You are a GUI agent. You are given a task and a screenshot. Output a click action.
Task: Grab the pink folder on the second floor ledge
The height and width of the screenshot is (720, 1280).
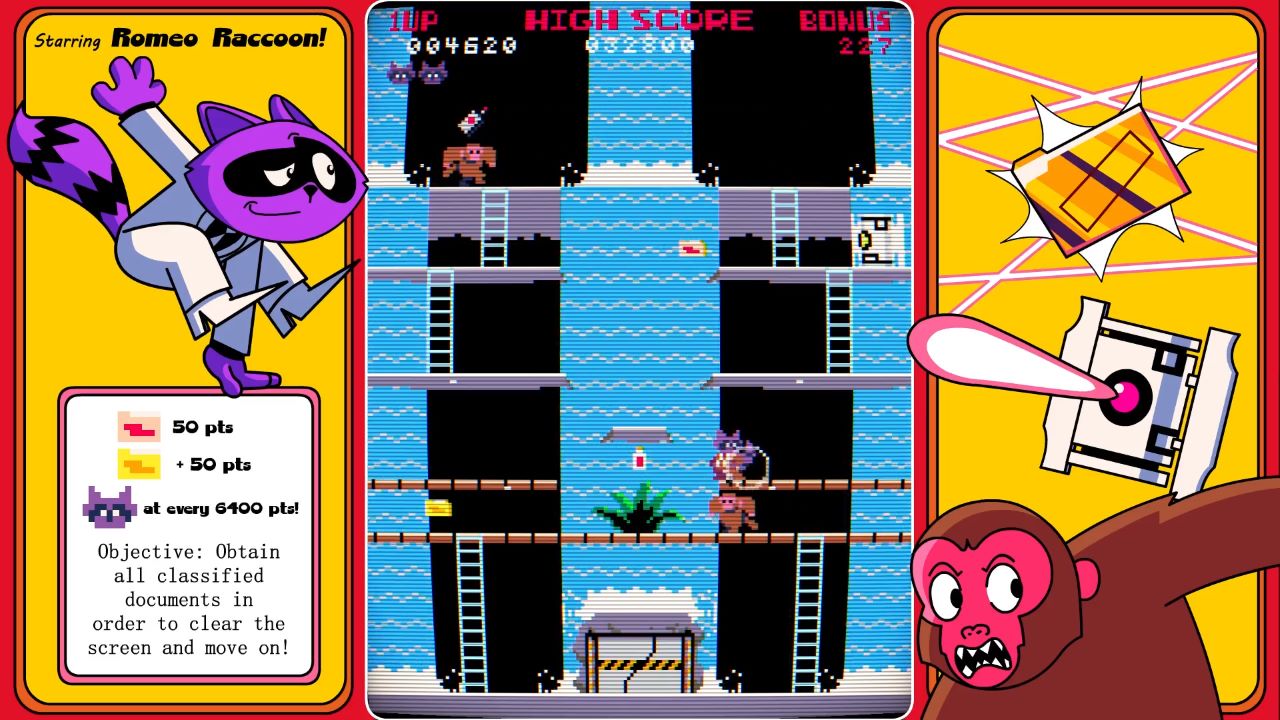coord(692,248)
